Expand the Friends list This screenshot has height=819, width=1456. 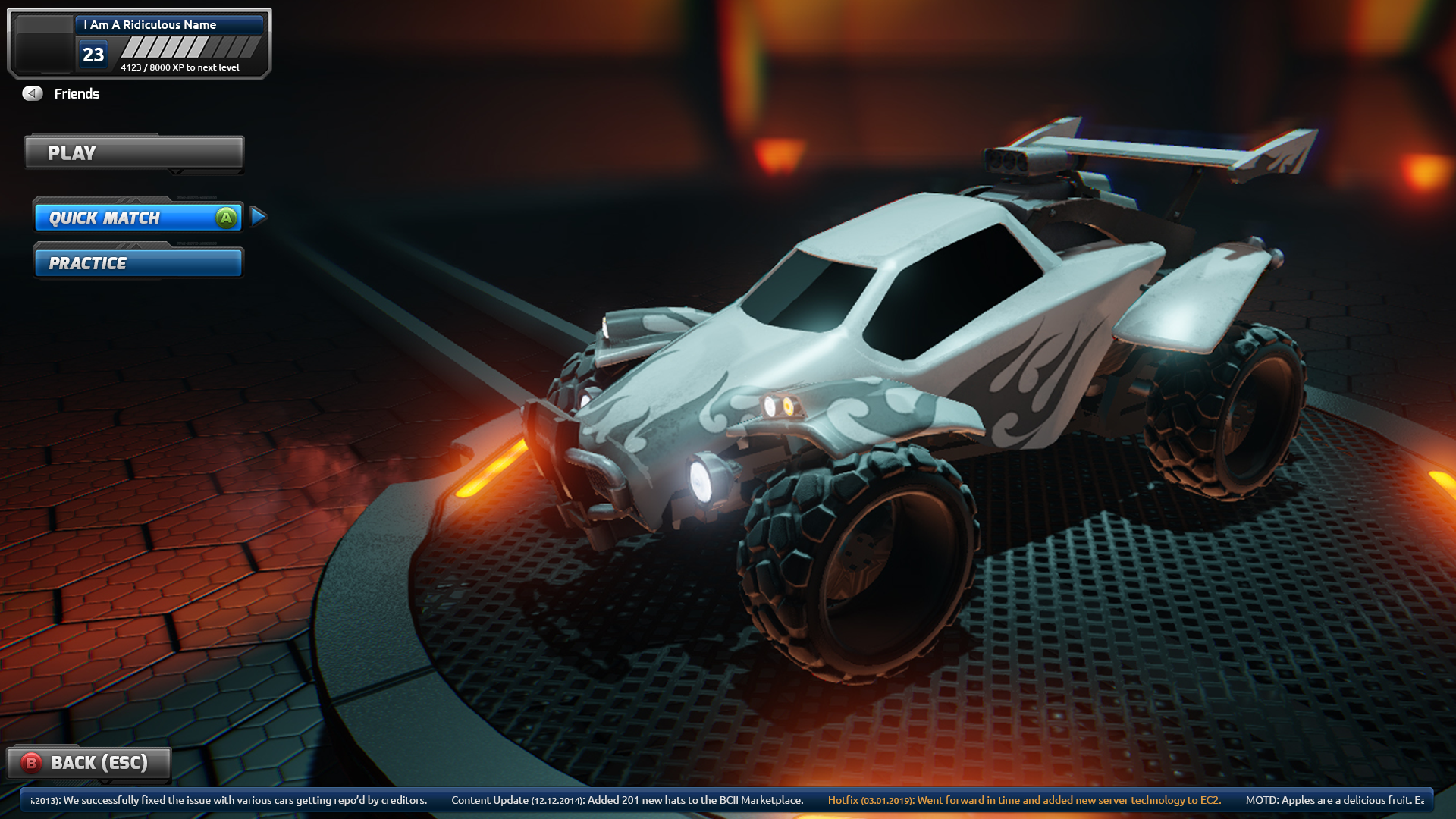point(61,93)
